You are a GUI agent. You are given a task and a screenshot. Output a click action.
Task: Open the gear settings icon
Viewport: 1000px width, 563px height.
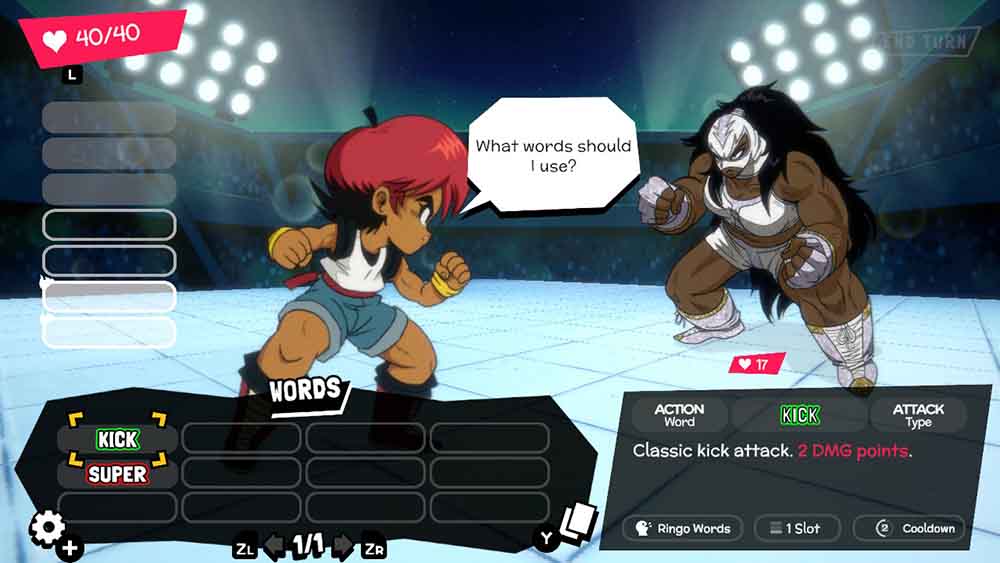point(46,528)
